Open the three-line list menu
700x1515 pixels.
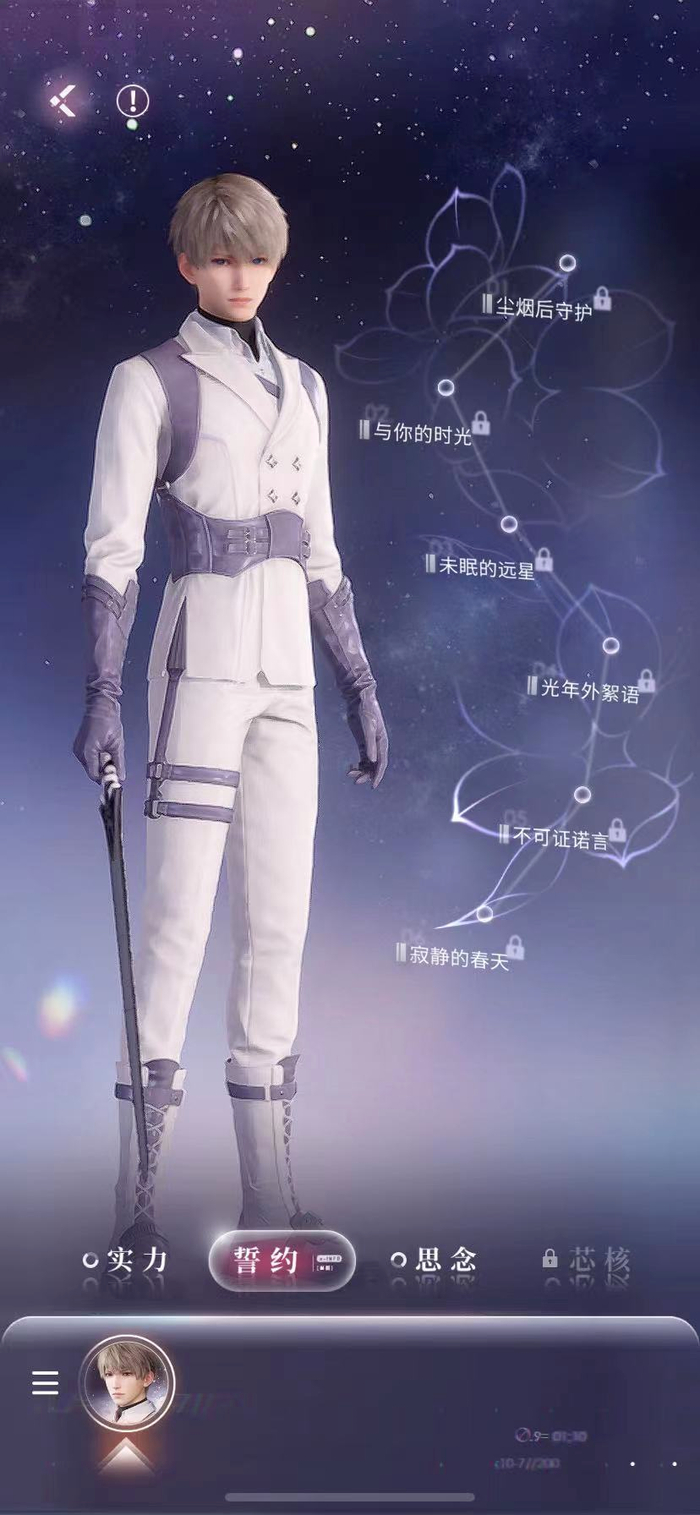click(x=45, y=1383)
